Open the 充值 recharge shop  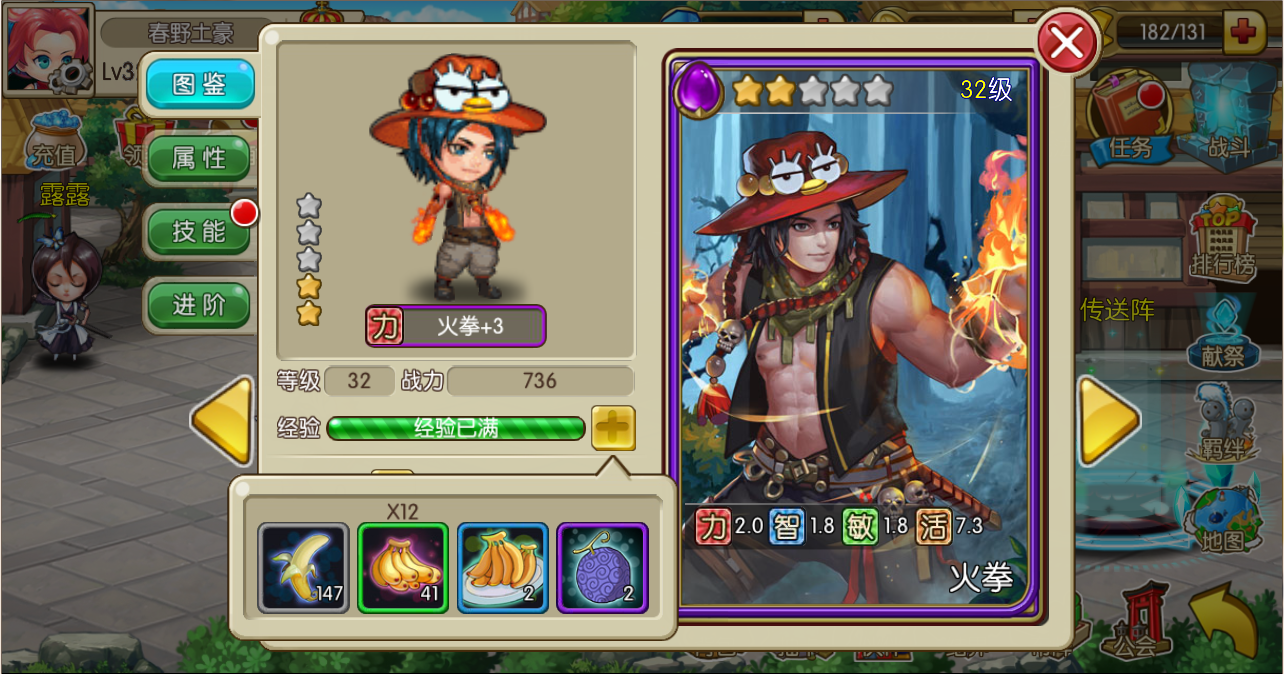[x=54, y=140]
